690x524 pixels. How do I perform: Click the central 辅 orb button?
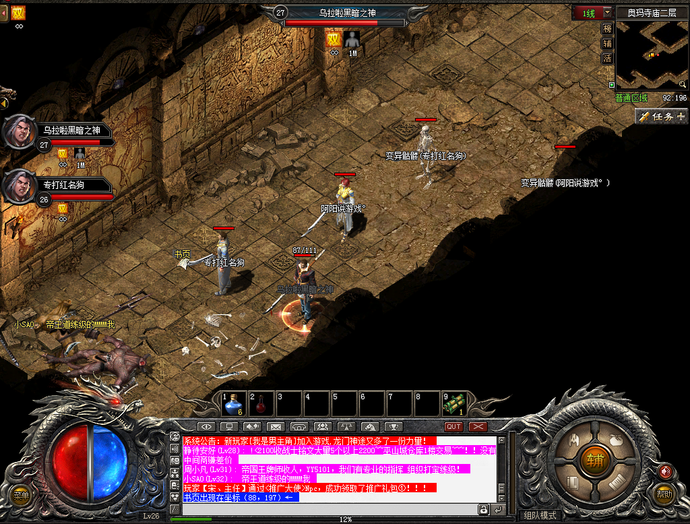coord(596,459)
